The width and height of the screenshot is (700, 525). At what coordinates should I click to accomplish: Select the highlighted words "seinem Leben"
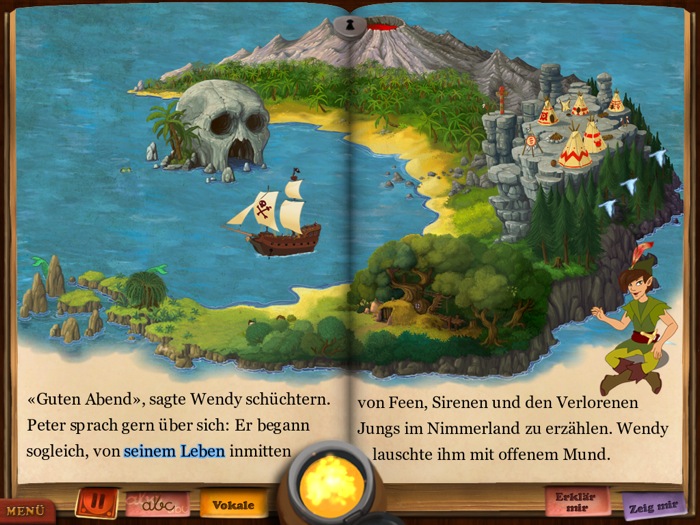[174, 451]
